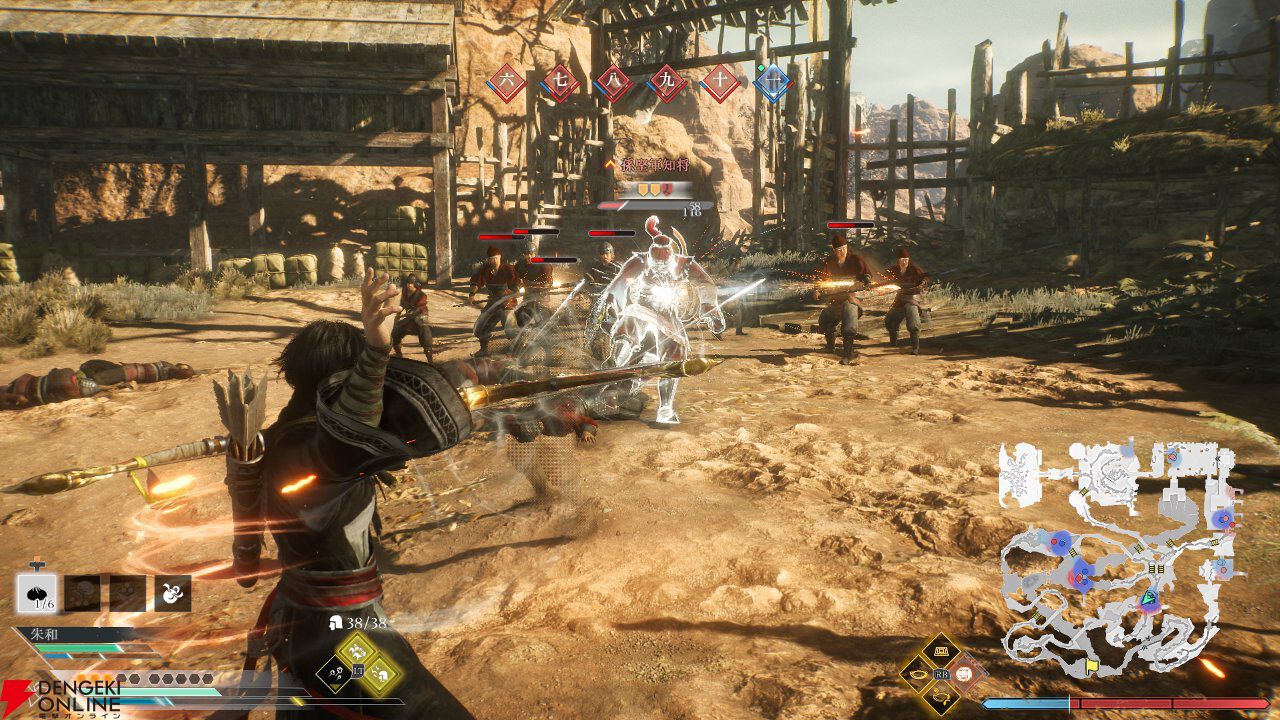The width and height of the screenshot is (1280, 720).
Task: Choose the red base marker 九
Action: click(668, 83)
